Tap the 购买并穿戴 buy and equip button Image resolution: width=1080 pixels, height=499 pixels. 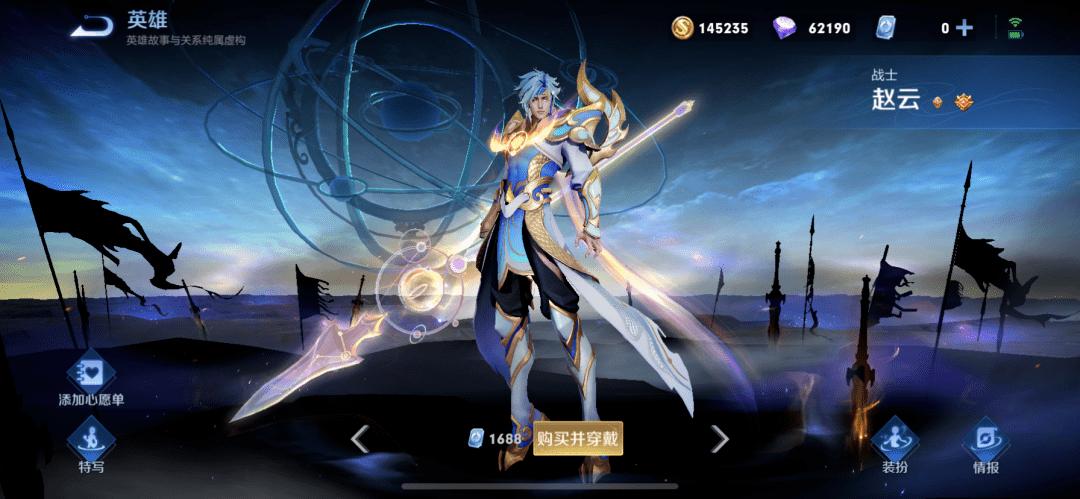coord(578,438)
